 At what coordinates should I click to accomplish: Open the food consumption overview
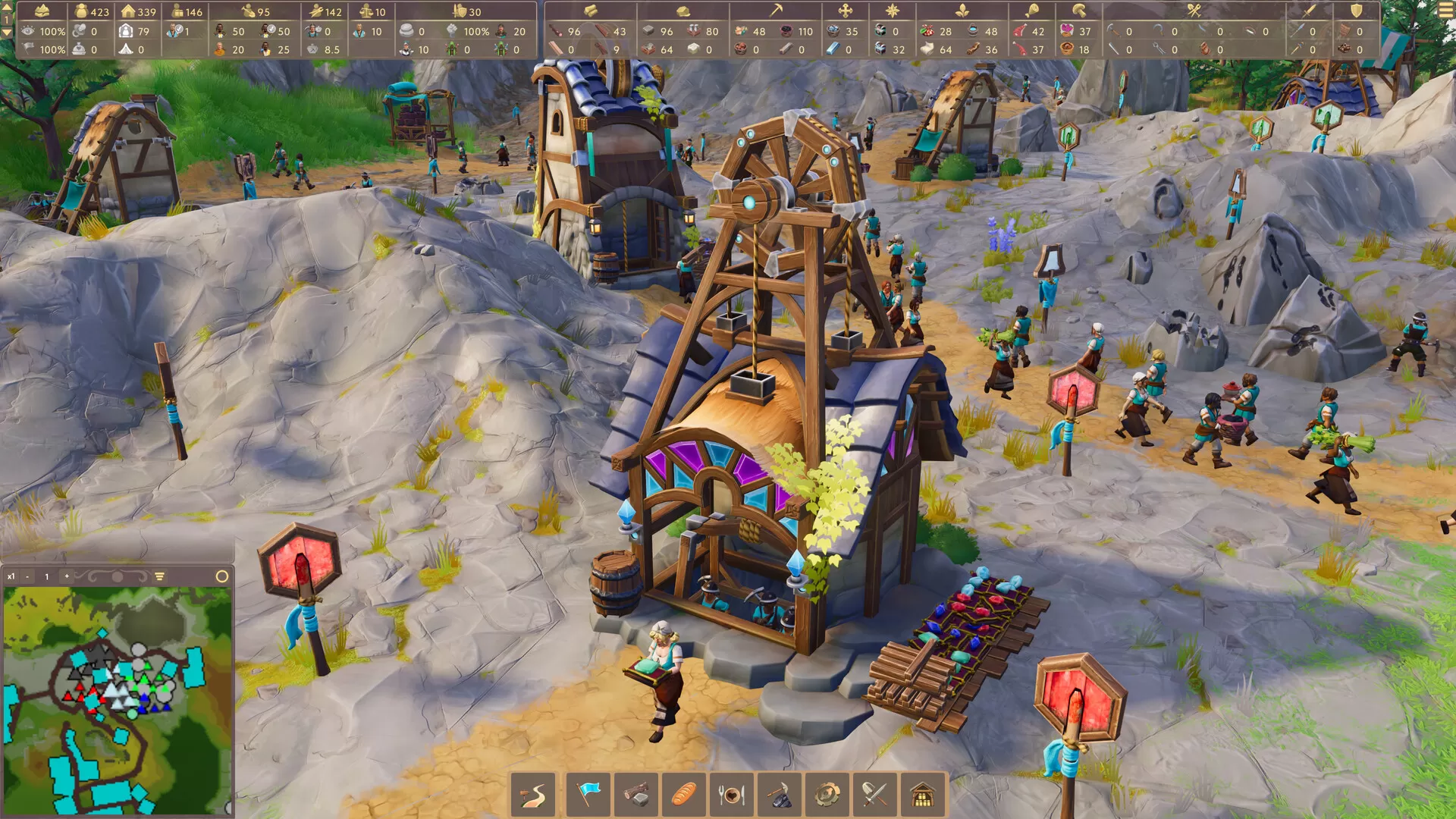(732, 793)
